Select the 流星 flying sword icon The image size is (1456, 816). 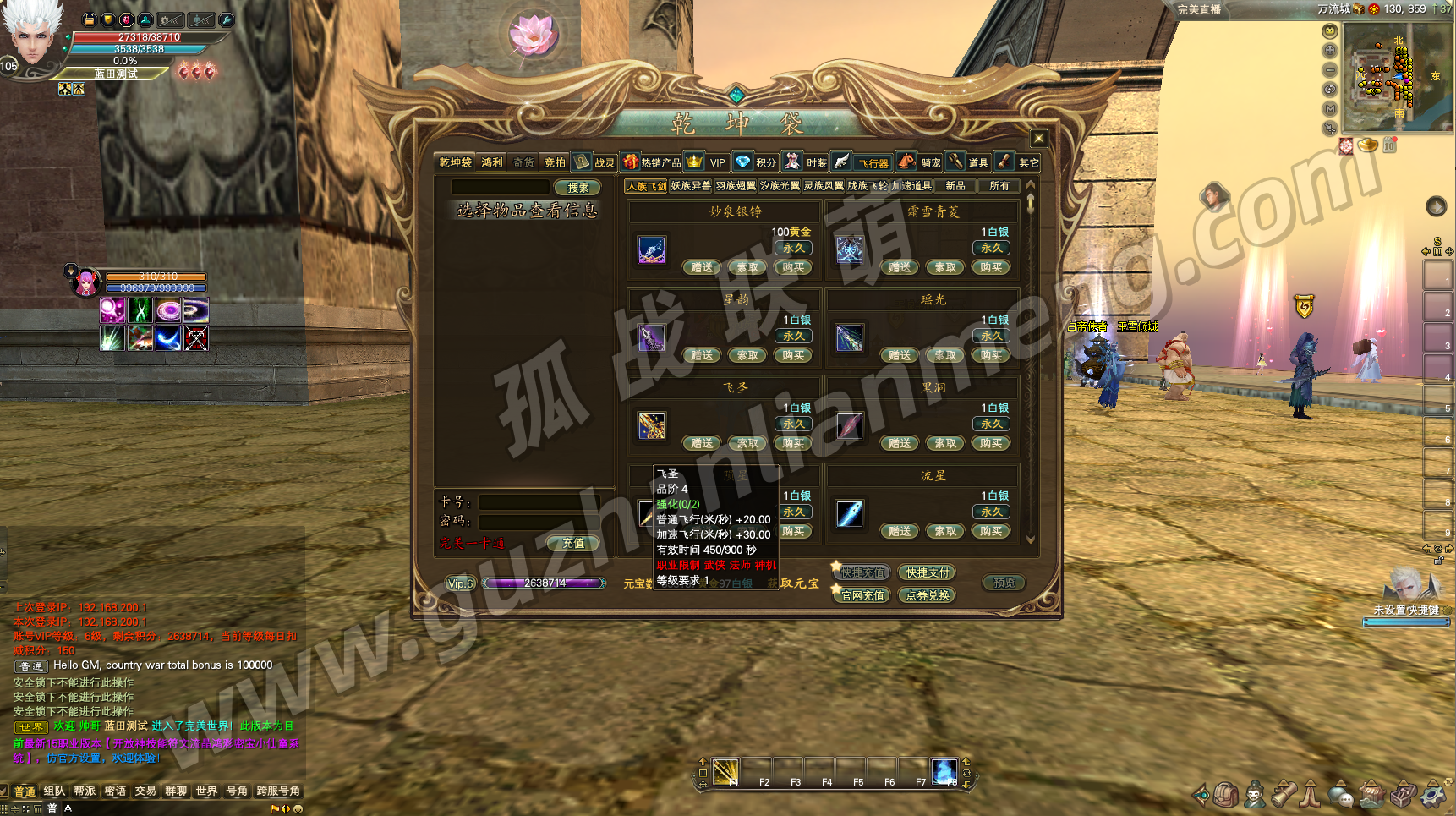pyautogui.click(x=849, y=513)
